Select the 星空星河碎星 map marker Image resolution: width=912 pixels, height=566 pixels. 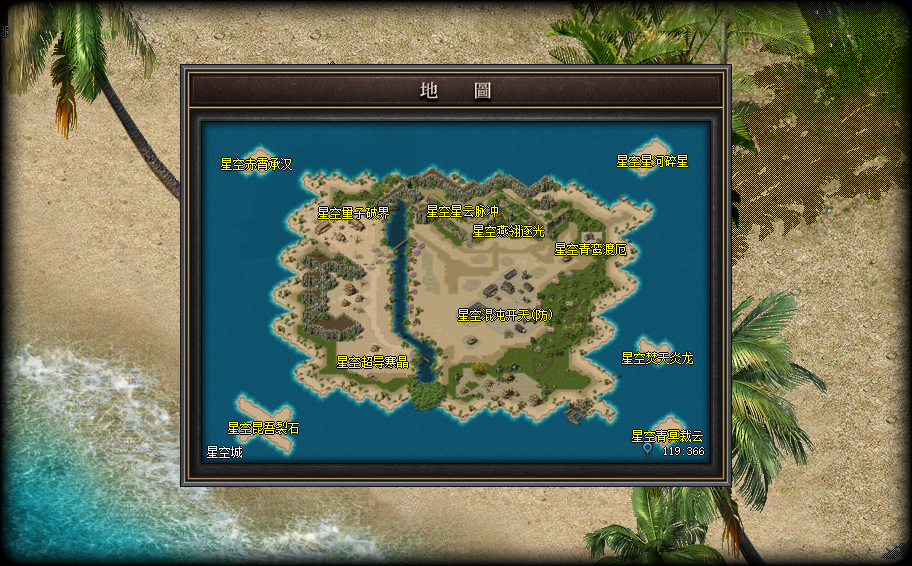pyautogui.click(x=652, y=161)
